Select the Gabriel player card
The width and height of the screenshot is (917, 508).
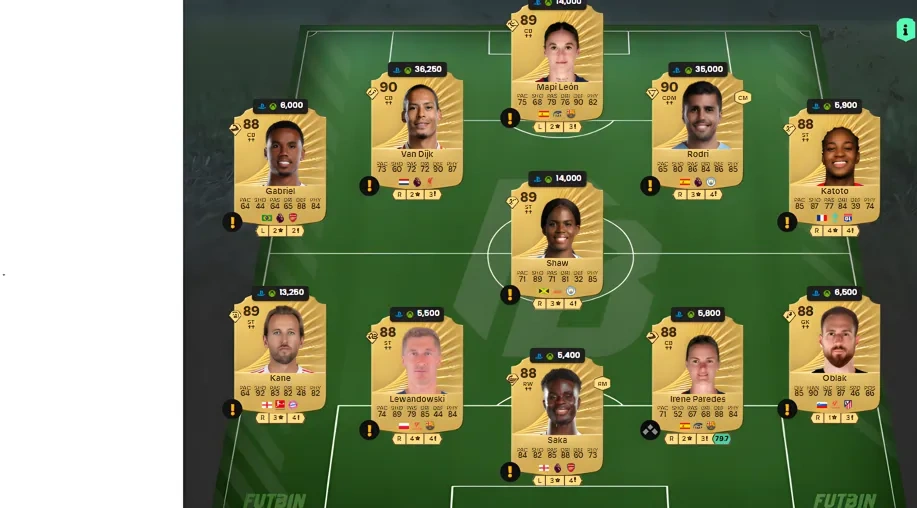280,167
